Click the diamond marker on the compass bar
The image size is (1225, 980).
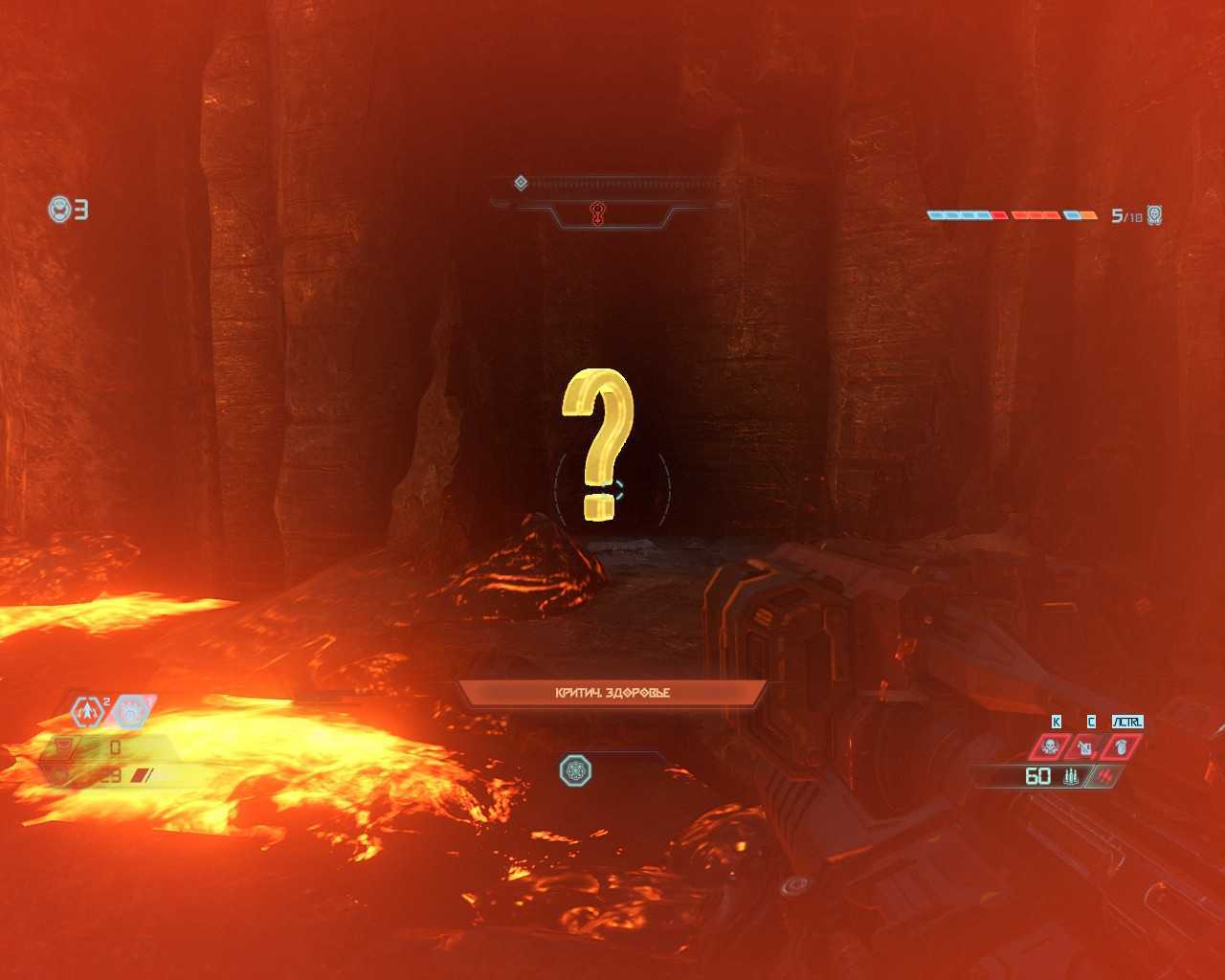521,183
